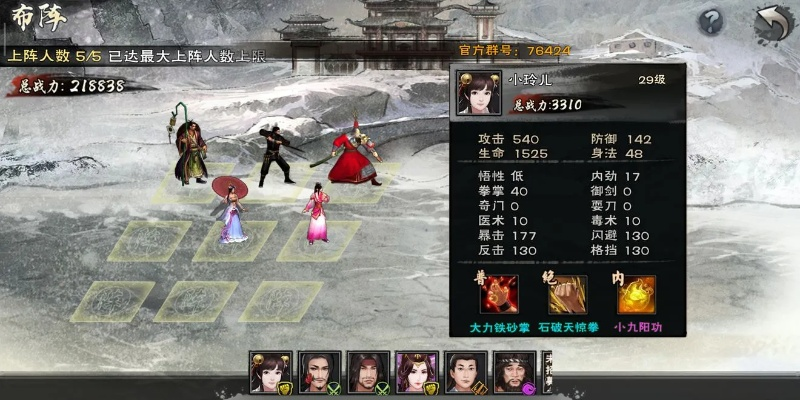Choose the hair-bun girl portrait in roster bar
Viewport: 800px width, 400px height.
click(270, 372)
